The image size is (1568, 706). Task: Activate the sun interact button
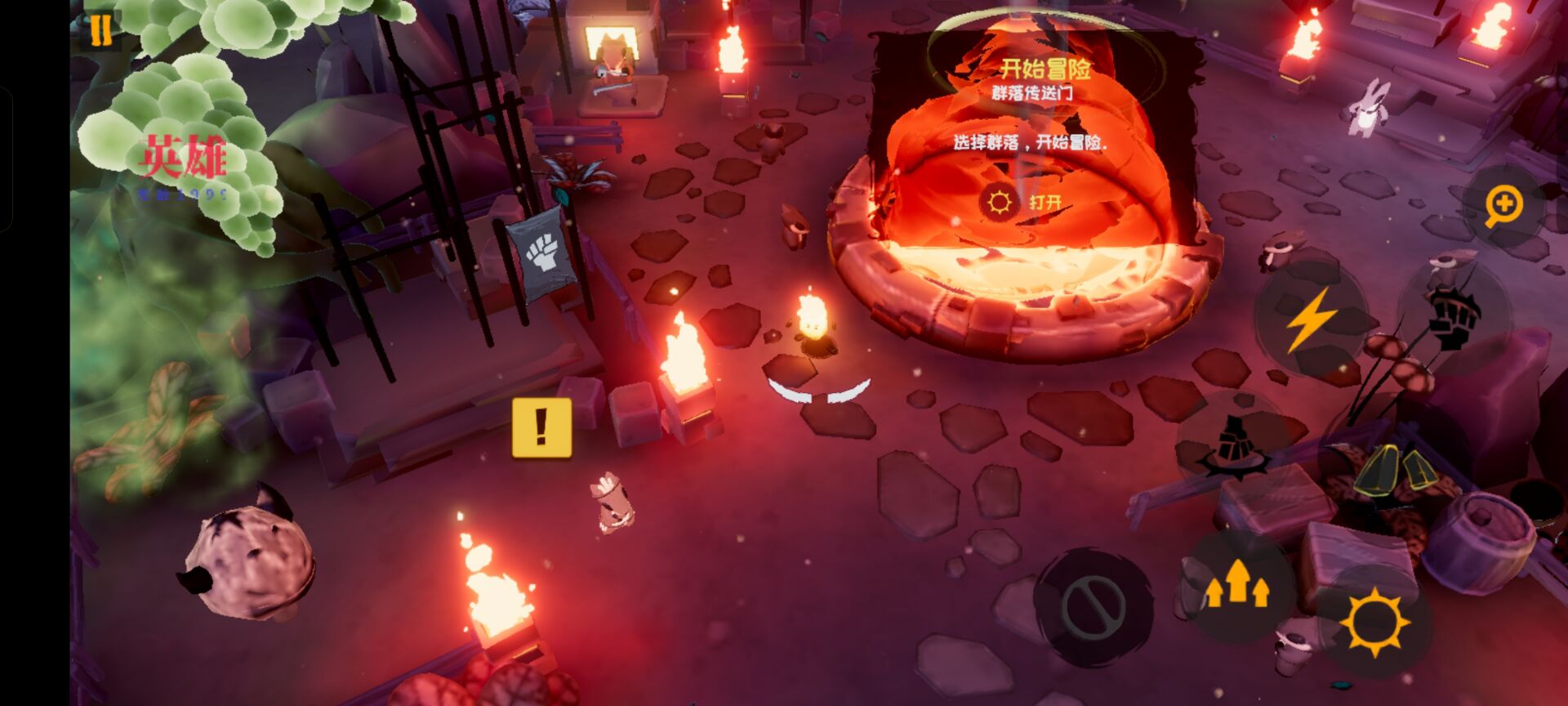pos(1374,621)
